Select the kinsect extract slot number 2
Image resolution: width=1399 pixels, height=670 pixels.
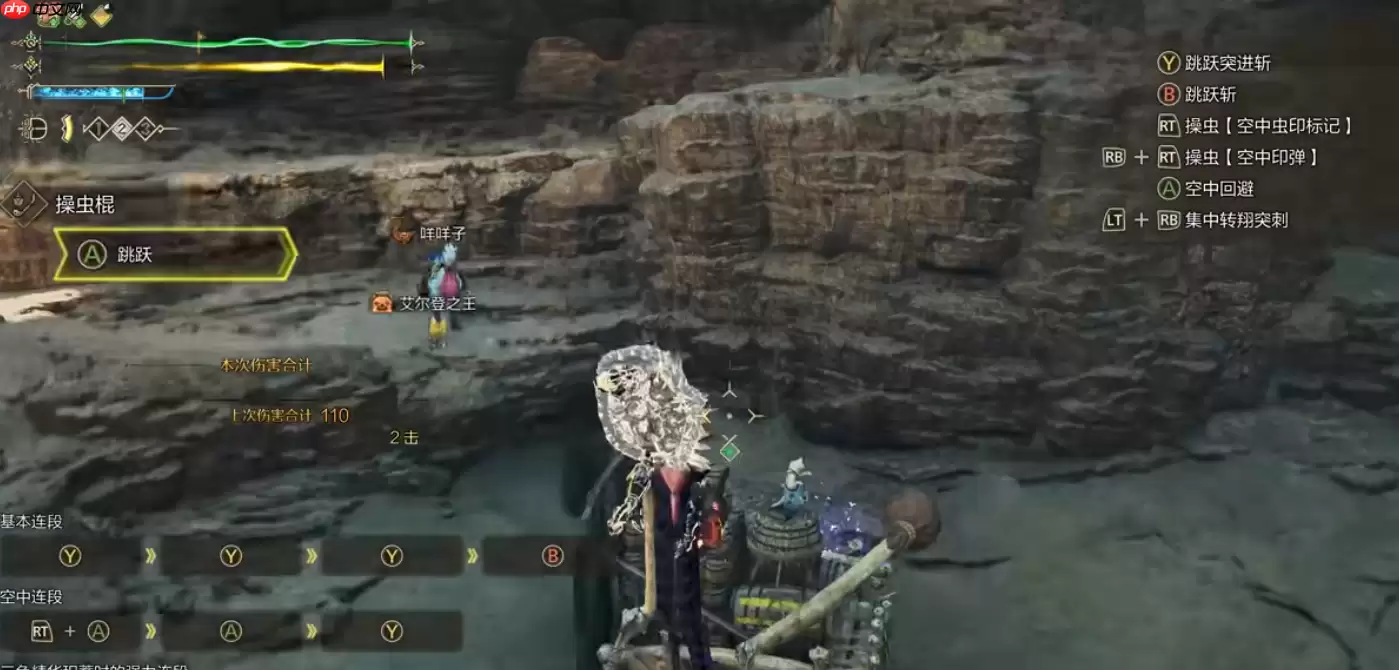point(121,128)
